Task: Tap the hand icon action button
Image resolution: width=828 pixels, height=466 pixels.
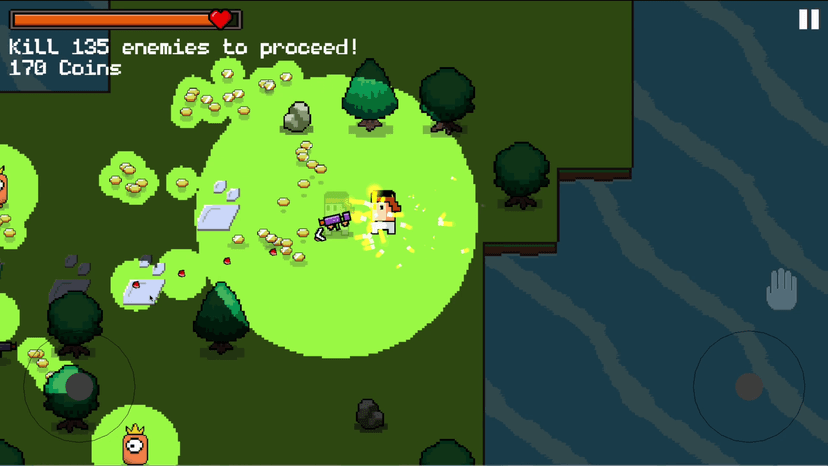Action: pyautogui.click(x=781, y=290)
